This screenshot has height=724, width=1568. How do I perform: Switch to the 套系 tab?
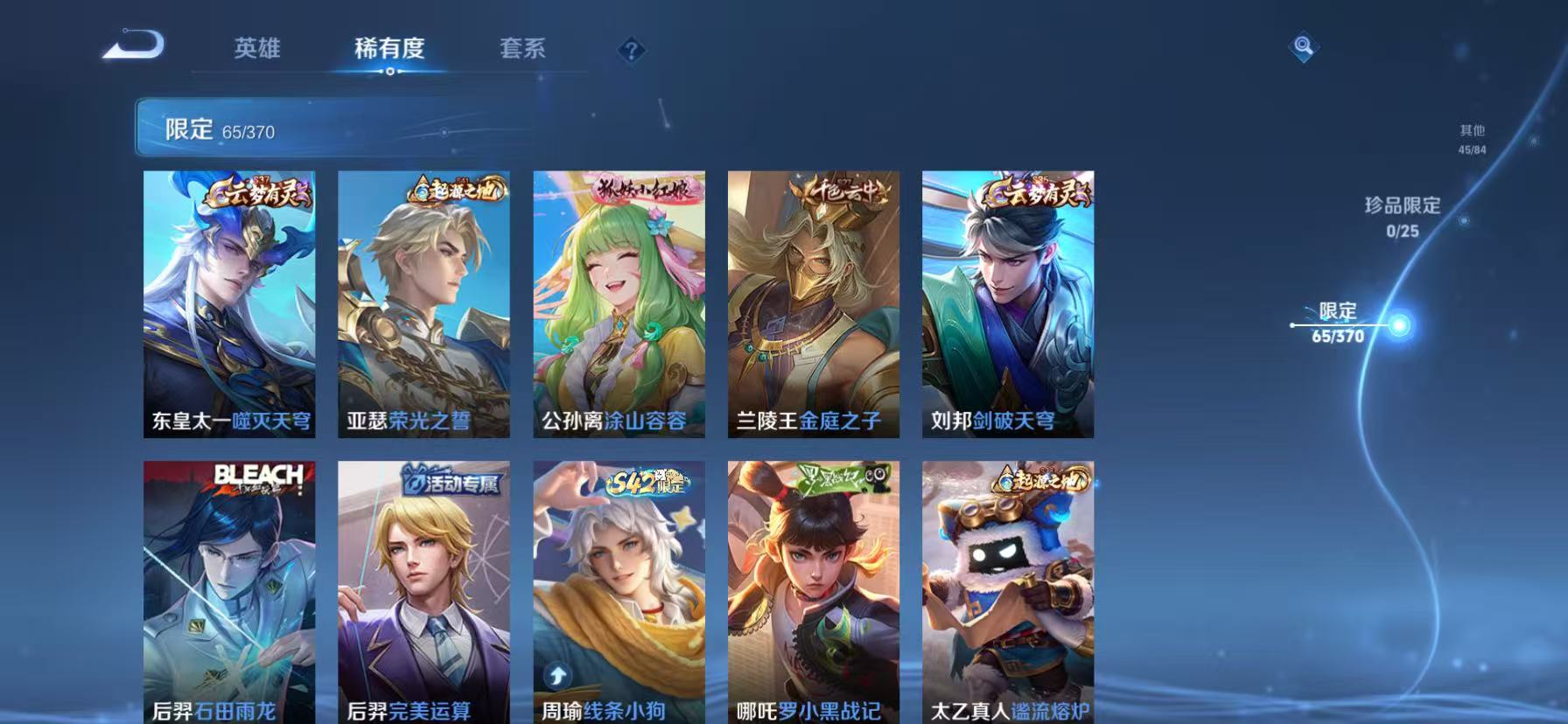[522, 50]
